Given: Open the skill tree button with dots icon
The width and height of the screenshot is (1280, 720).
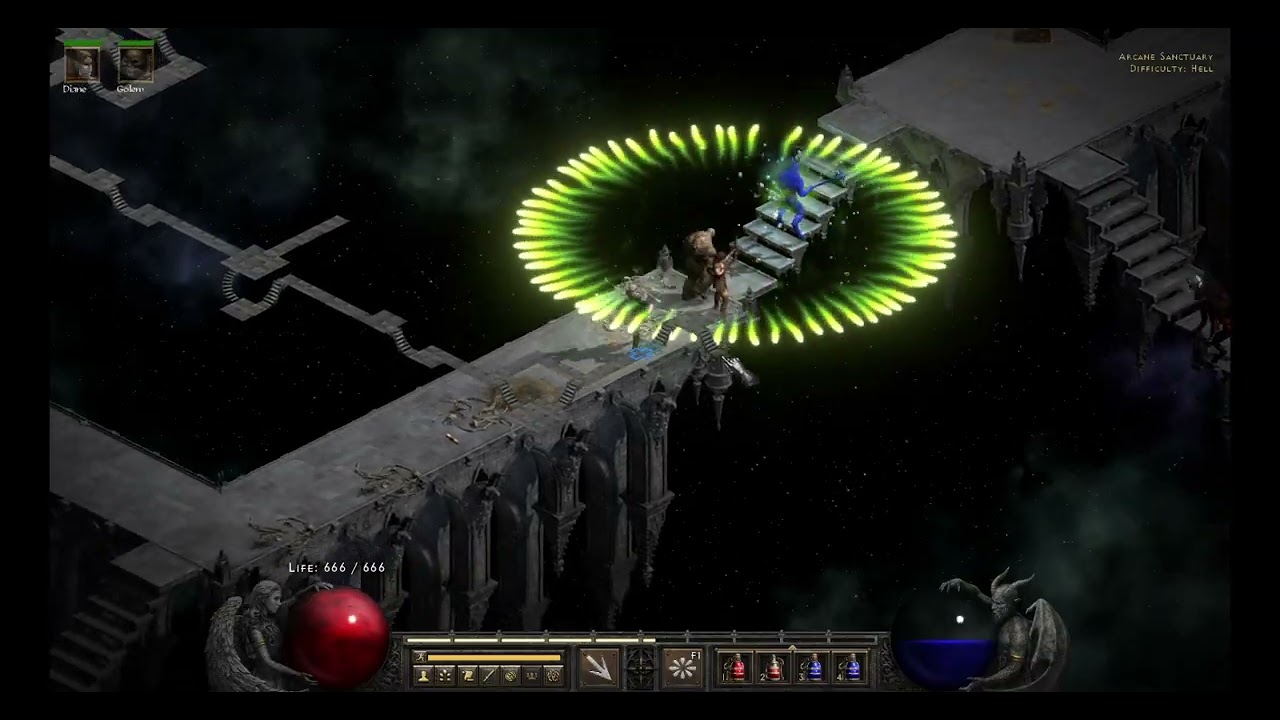Looking at the screenshot, I should [445, 676].
